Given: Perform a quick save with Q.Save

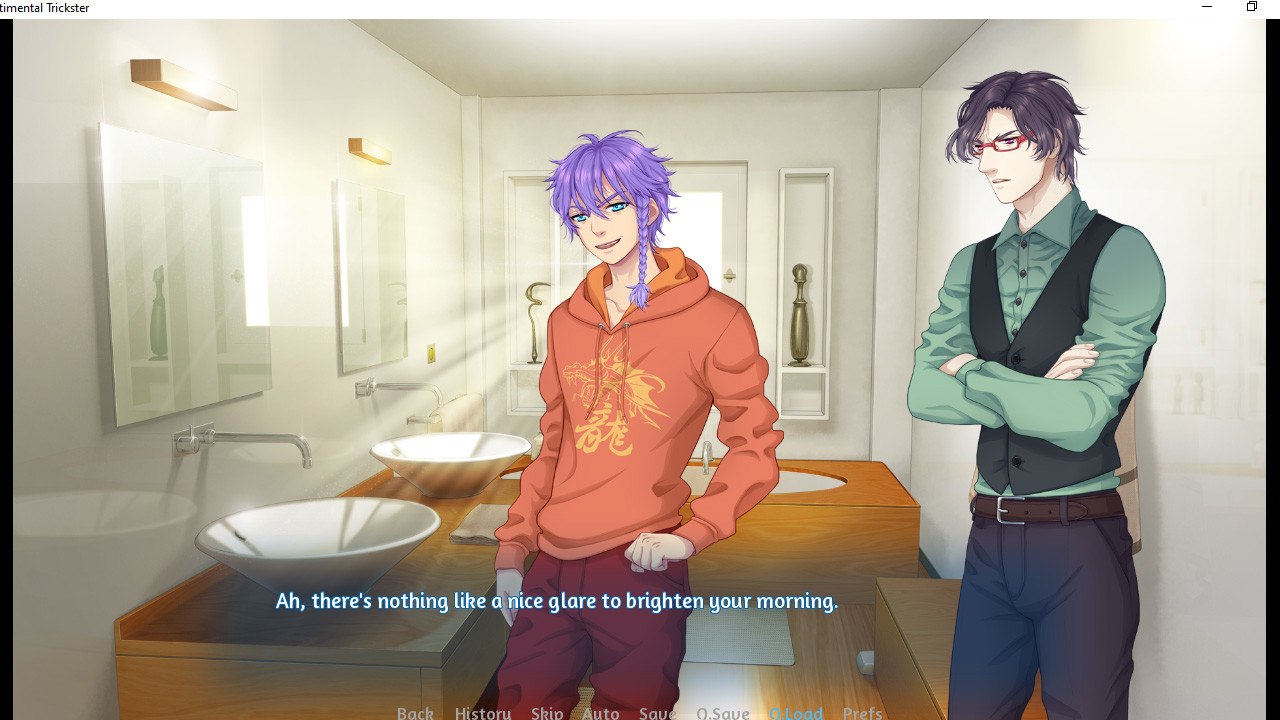Looking at the screenshot, I should [722, 712].
